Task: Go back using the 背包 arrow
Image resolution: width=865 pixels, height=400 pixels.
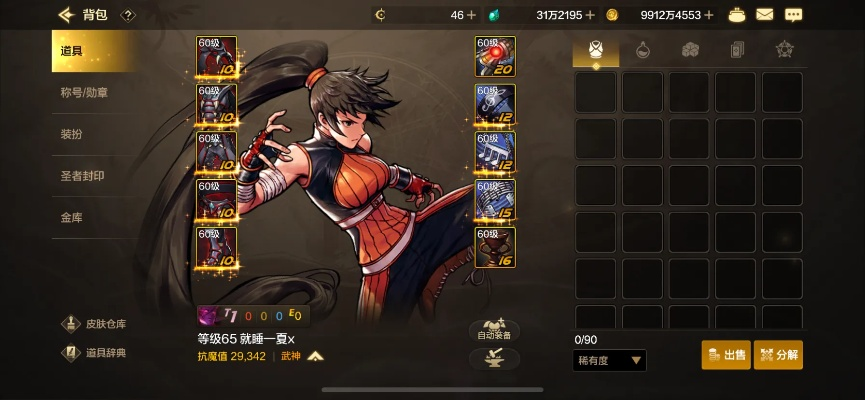Action: 67,15
